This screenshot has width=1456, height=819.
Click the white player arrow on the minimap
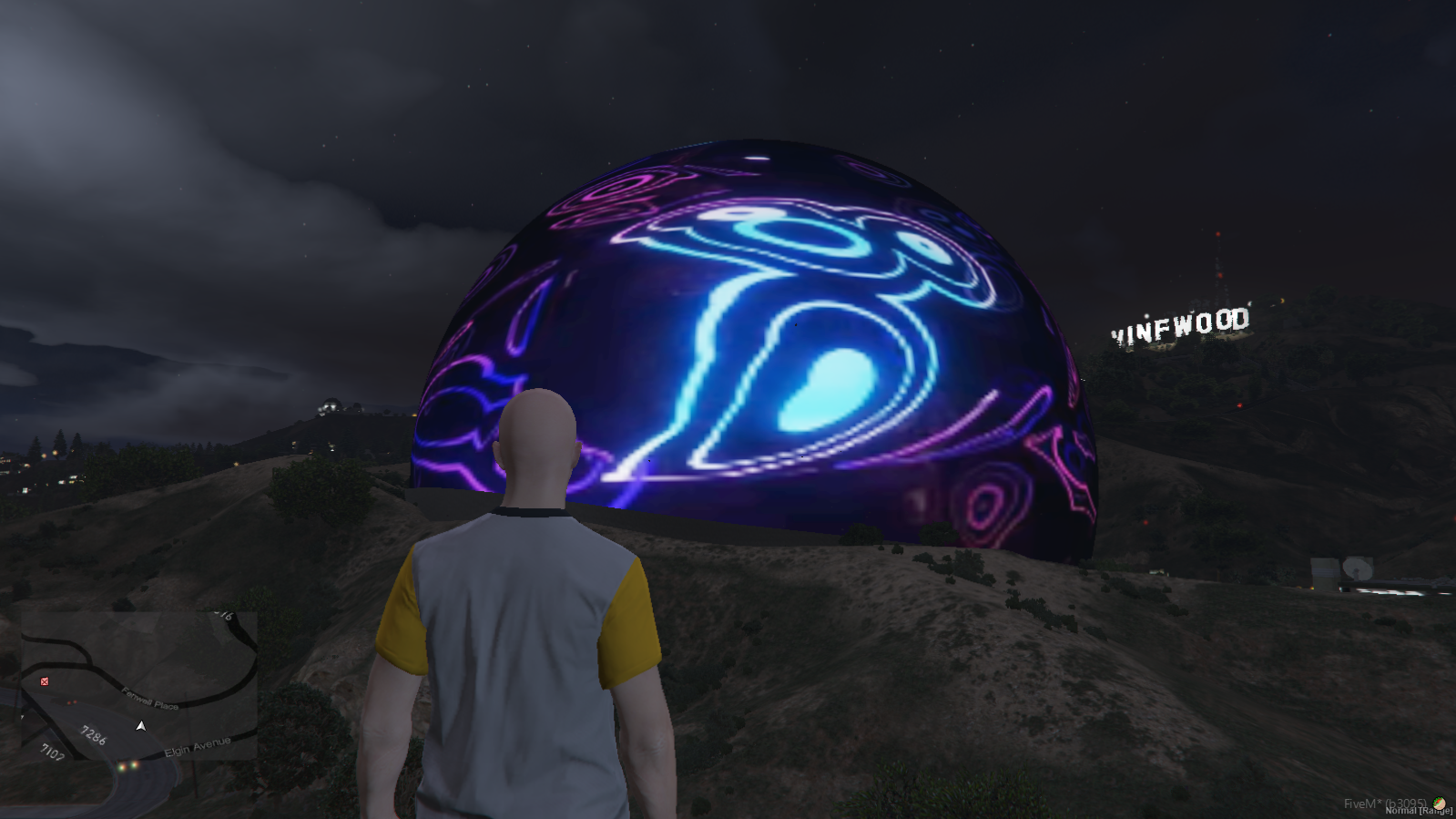coord(140,726)
